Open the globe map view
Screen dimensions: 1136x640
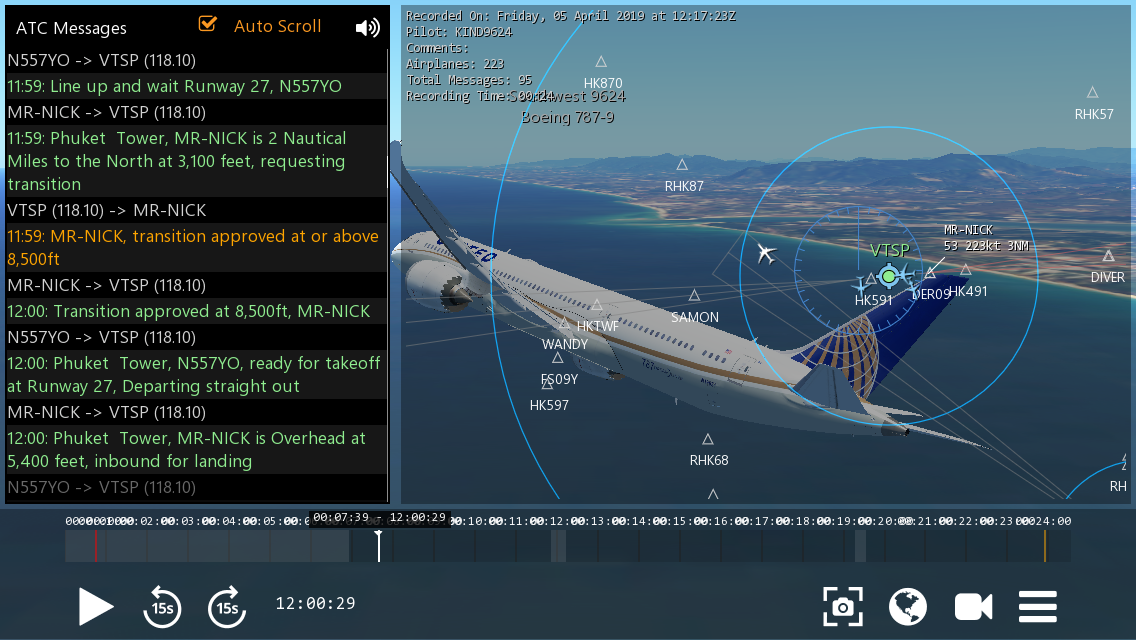pos(908,606)
